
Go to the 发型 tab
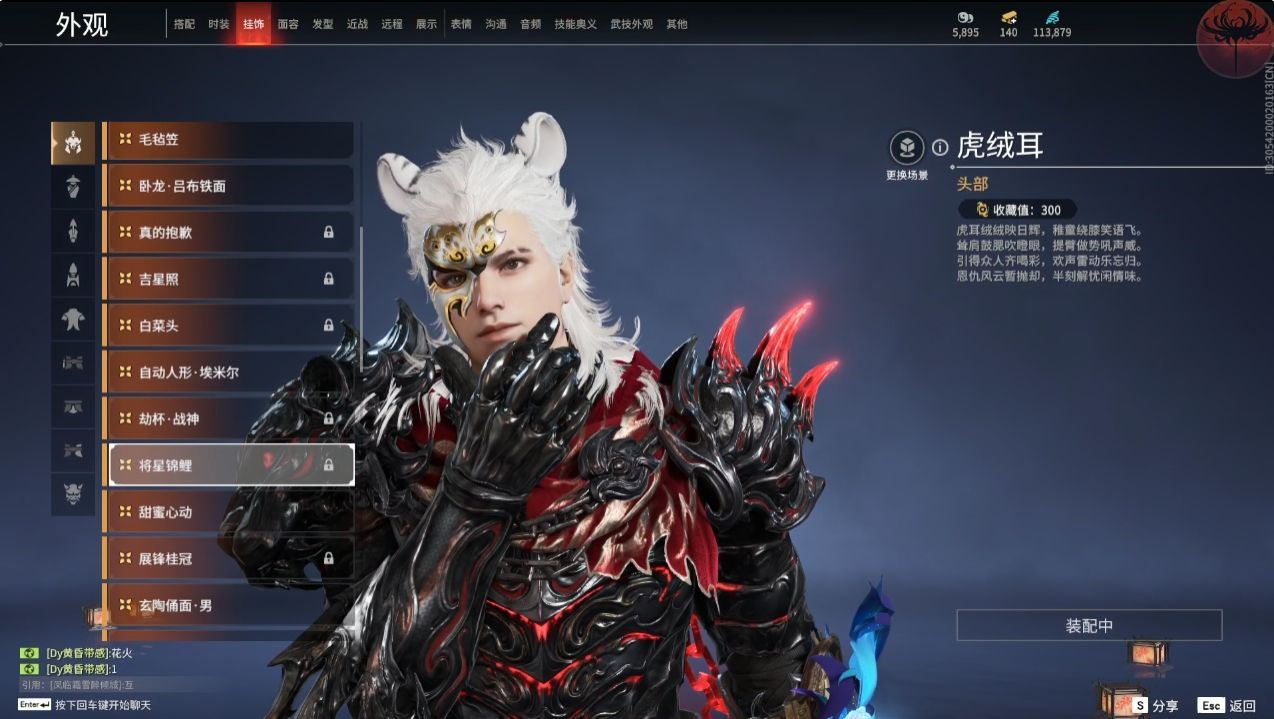click(323, 24)
